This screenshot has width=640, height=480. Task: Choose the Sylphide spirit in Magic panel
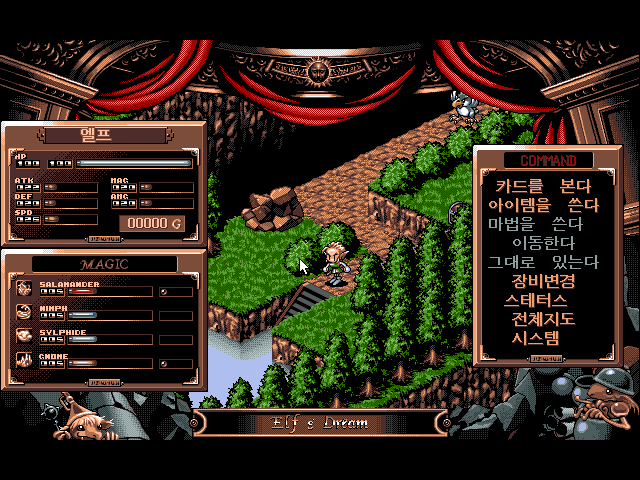[62, 333]
